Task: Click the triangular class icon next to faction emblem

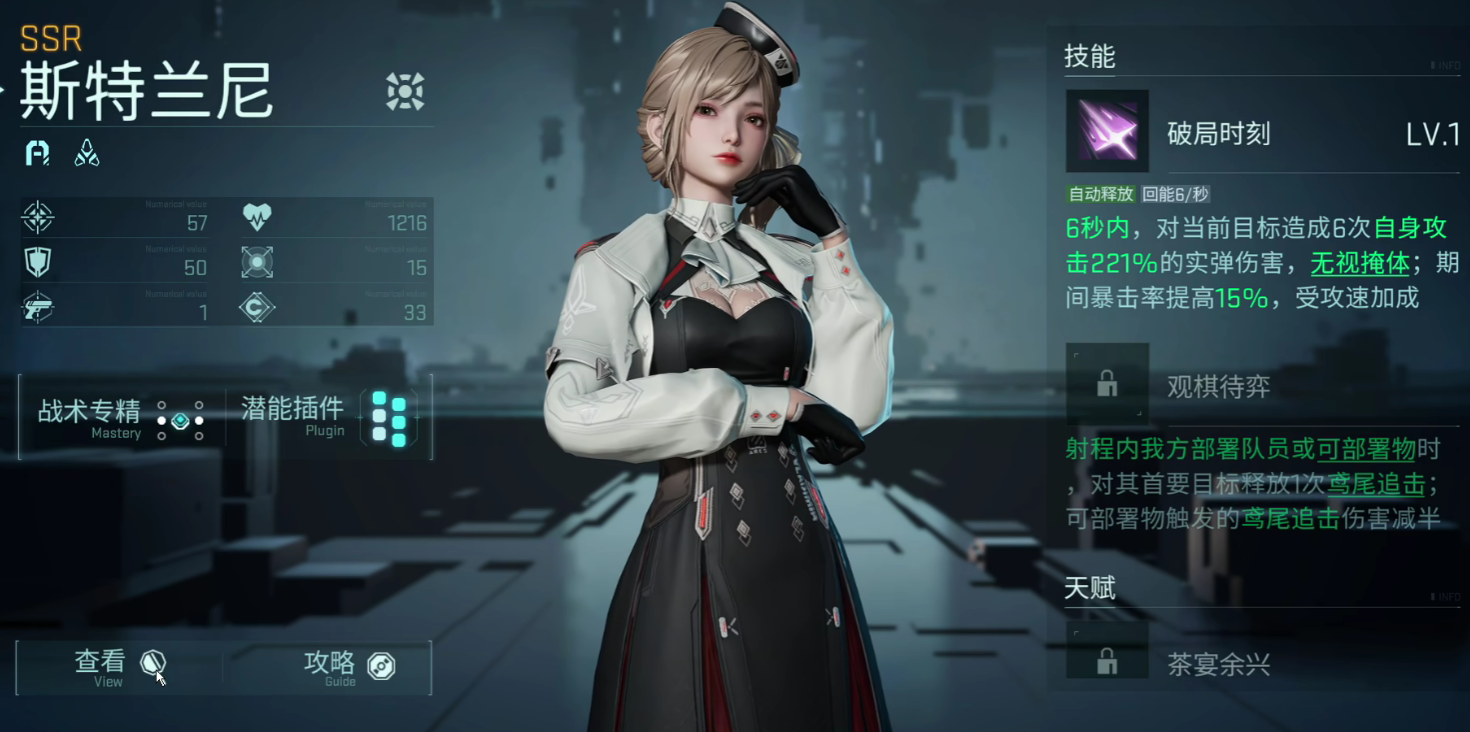Action: (x=86, y=152)
